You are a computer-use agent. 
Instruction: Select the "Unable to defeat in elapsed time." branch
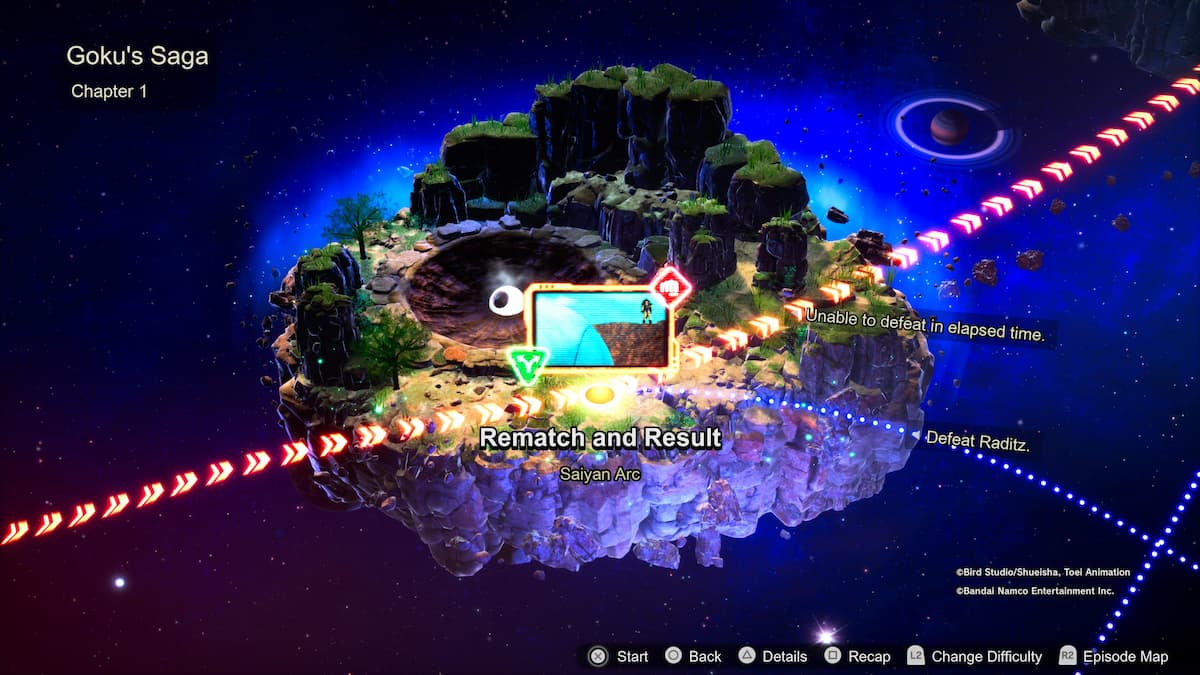(x=925, y=325)
